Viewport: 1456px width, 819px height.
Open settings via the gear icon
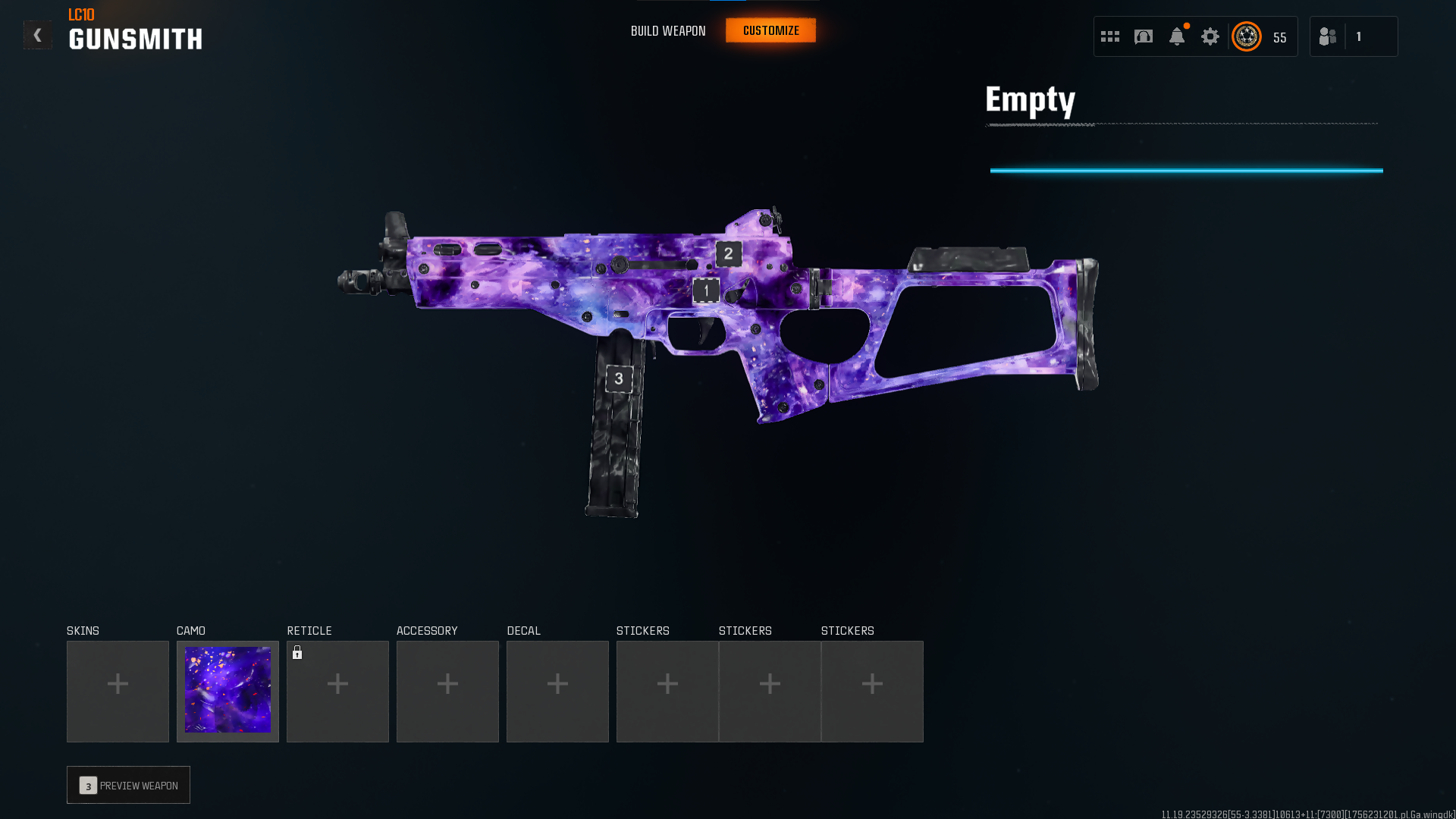1210,36
